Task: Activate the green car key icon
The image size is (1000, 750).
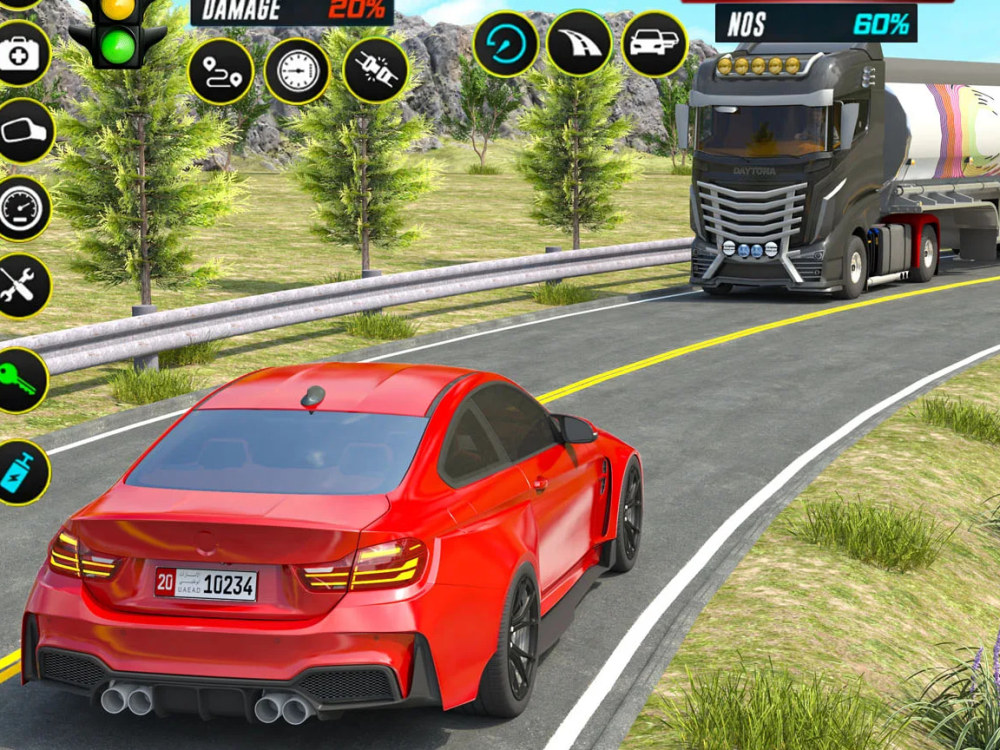Action: (20, 380)
